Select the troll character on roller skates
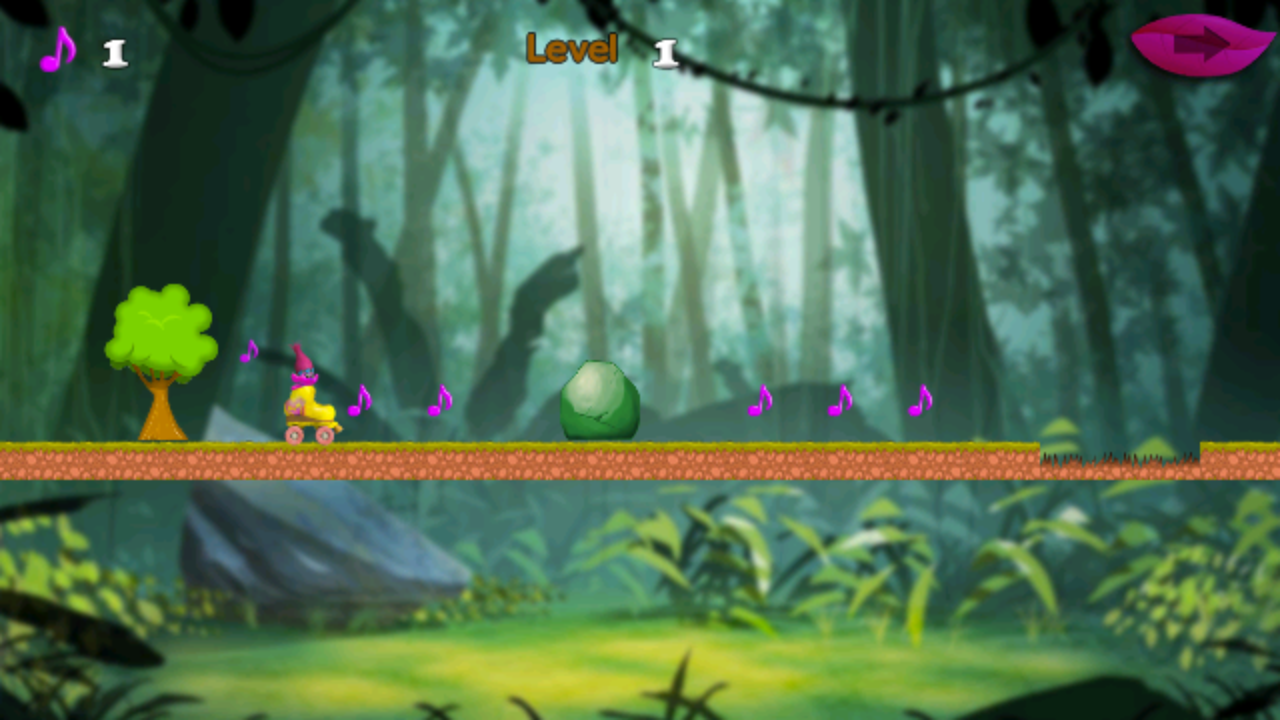Viewport: 1280px width, 720px height. pyautogui.click(x=306, y=395)
